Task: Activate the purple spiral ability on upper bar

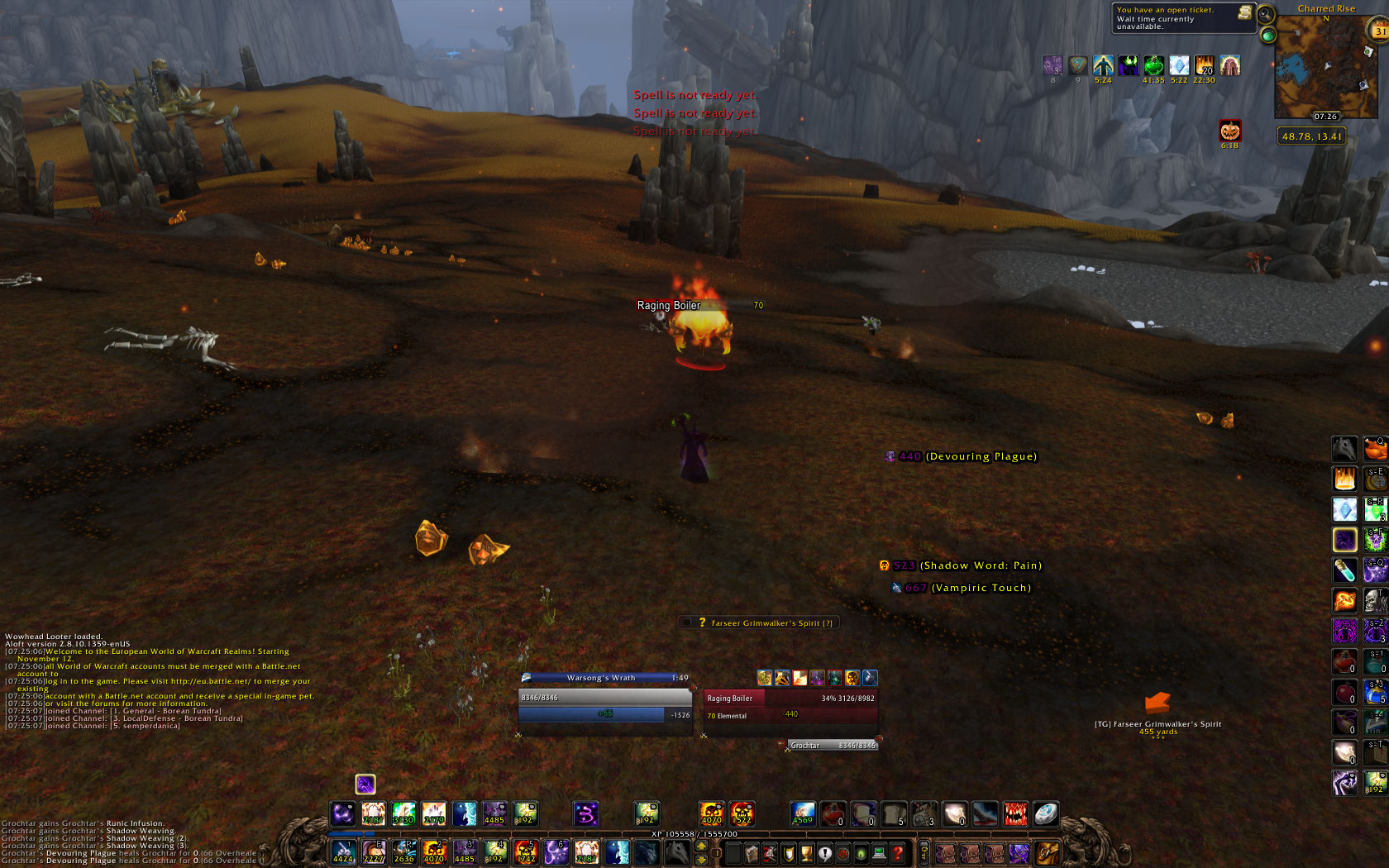Action: point(585,814)
